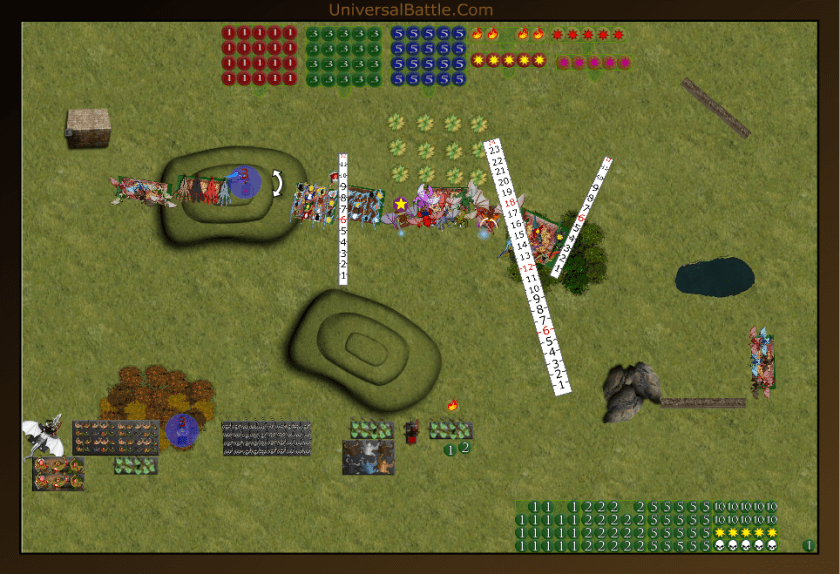
Task: Select the long 23-inch measuring ruler
Action: coord(526,266)
